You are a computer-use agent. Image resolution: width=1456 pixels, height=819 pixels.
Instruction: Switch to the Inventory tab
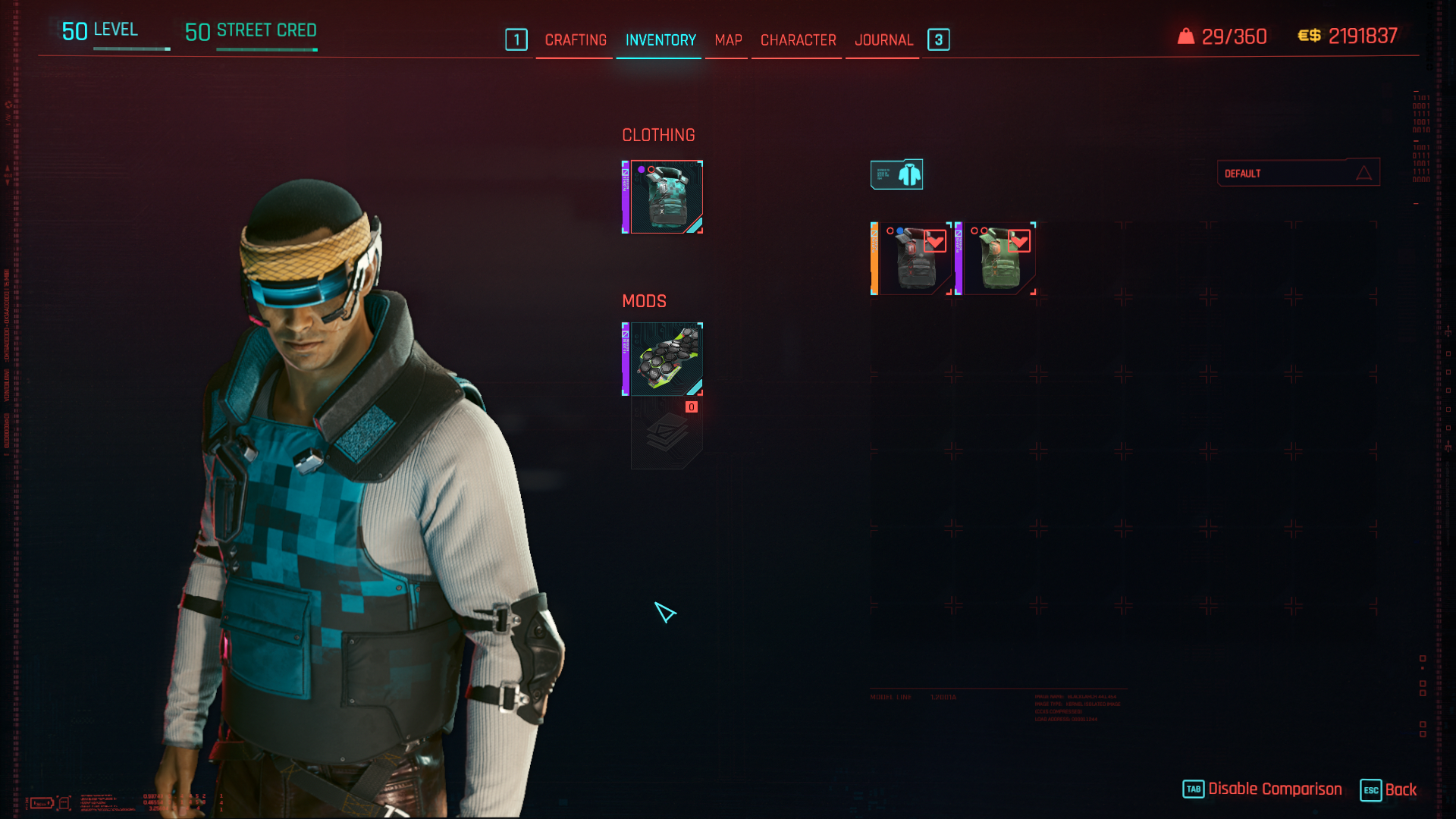pyautogui.click(x=661, y=40)
